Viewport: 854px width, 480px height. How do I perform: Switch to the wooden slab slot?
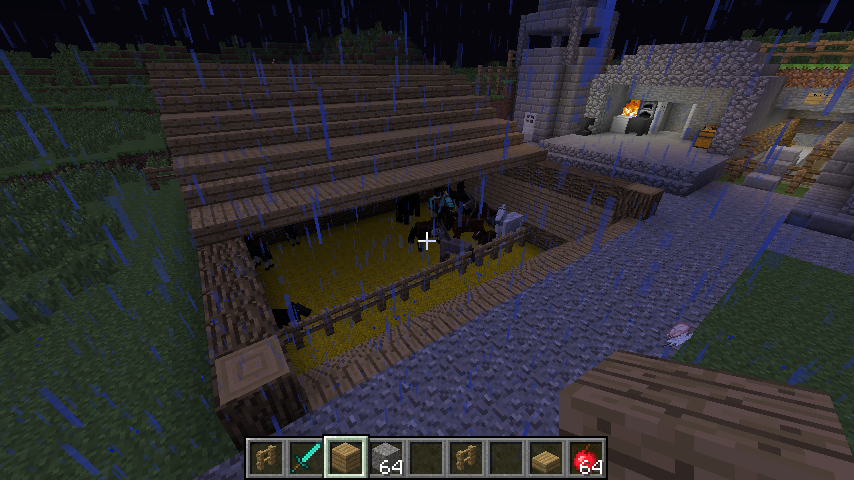coord(546,457)
